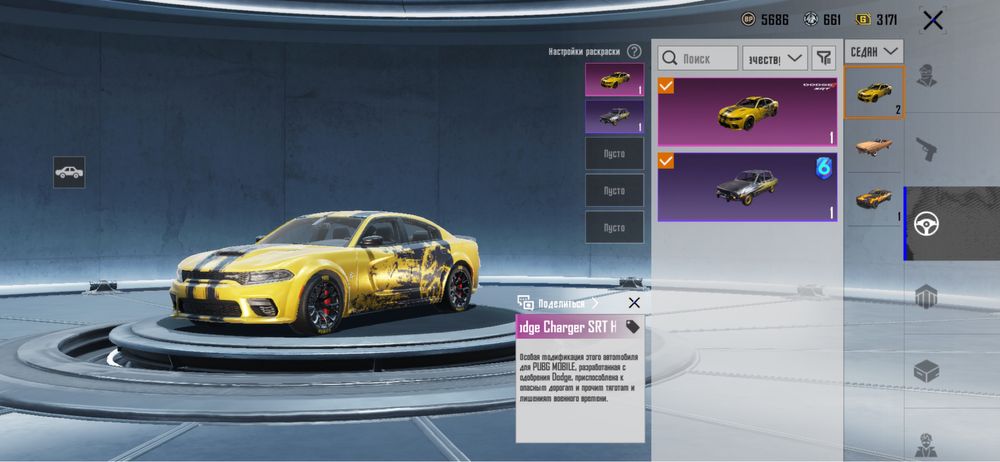This screenshot has width=1000, height=462.
Task: Toggle the car view icon on the left
Action: pos(69,172)
